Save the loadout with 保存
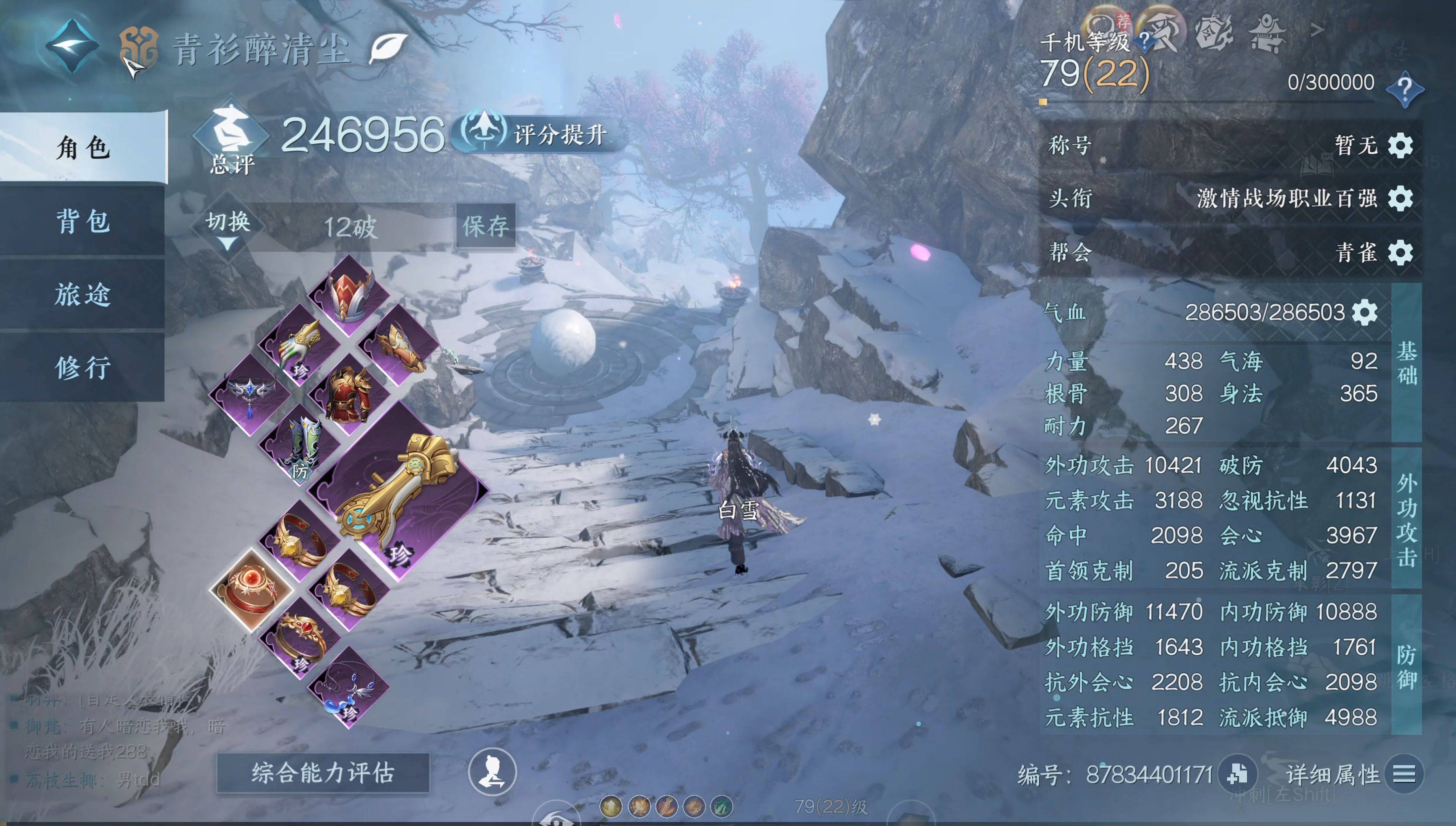This screenshot has height=826, width=1456. click(485, 226)
